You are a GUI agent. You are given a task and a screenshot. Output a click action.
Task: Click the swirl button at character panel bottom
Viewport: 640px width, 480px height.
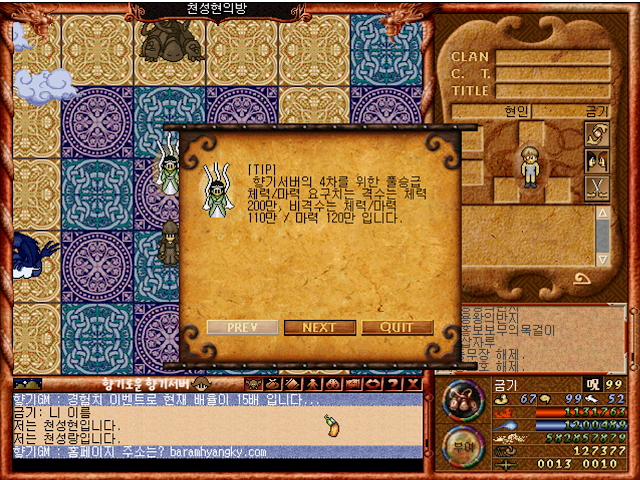click(581, 279)
